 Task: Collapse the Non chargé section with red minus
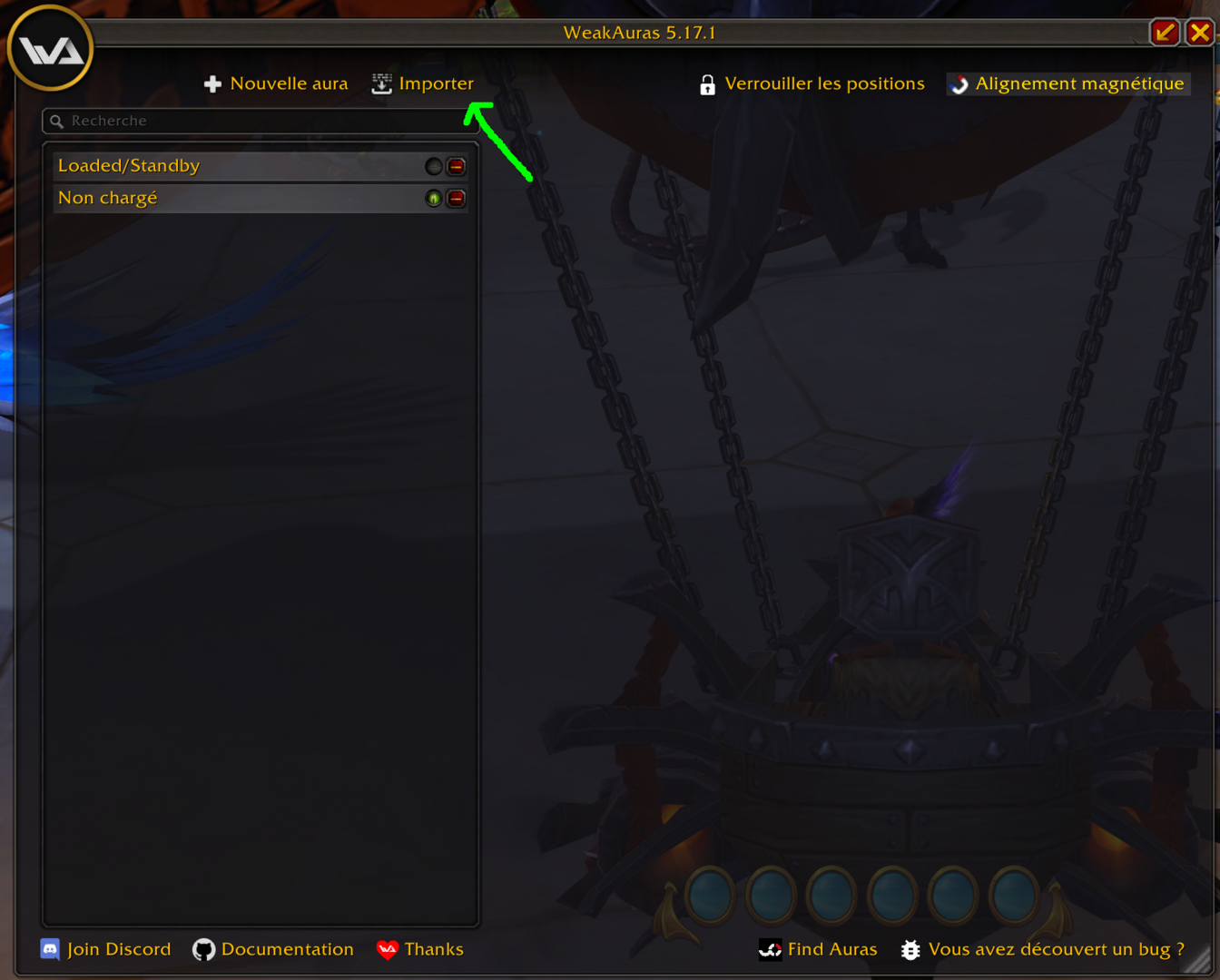click(x=457, y=198)
